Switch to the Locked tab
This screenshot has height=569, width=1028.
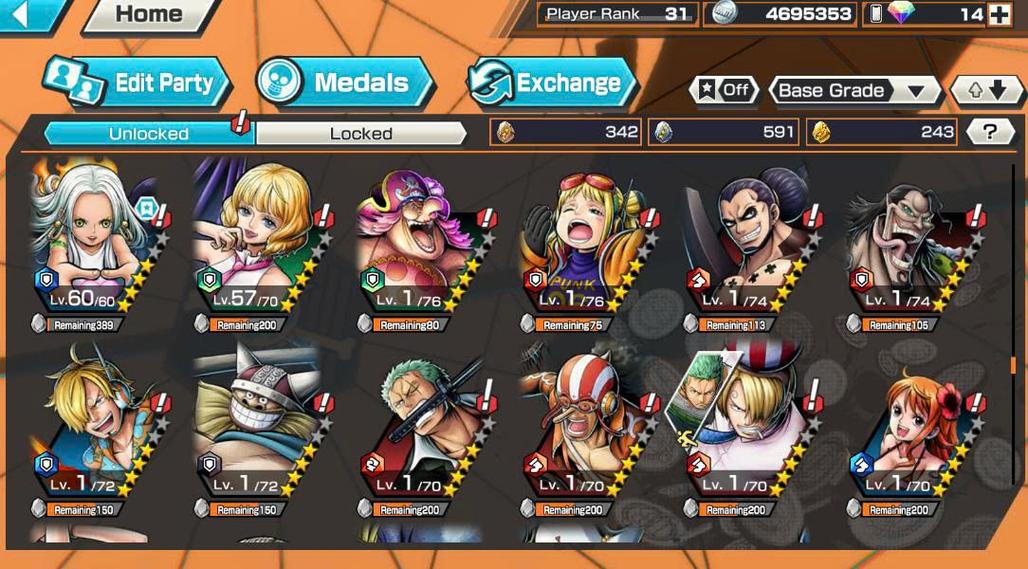pos(360,133)
